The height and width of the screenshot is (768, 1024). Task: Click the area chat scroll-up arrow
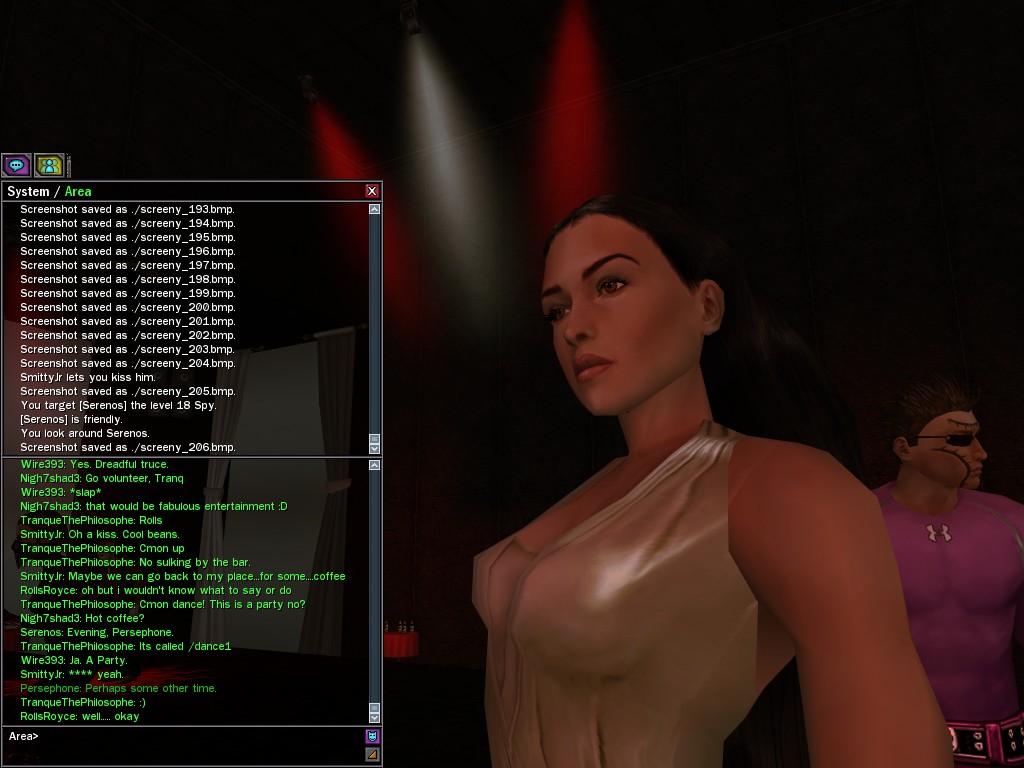click(375, 465)
